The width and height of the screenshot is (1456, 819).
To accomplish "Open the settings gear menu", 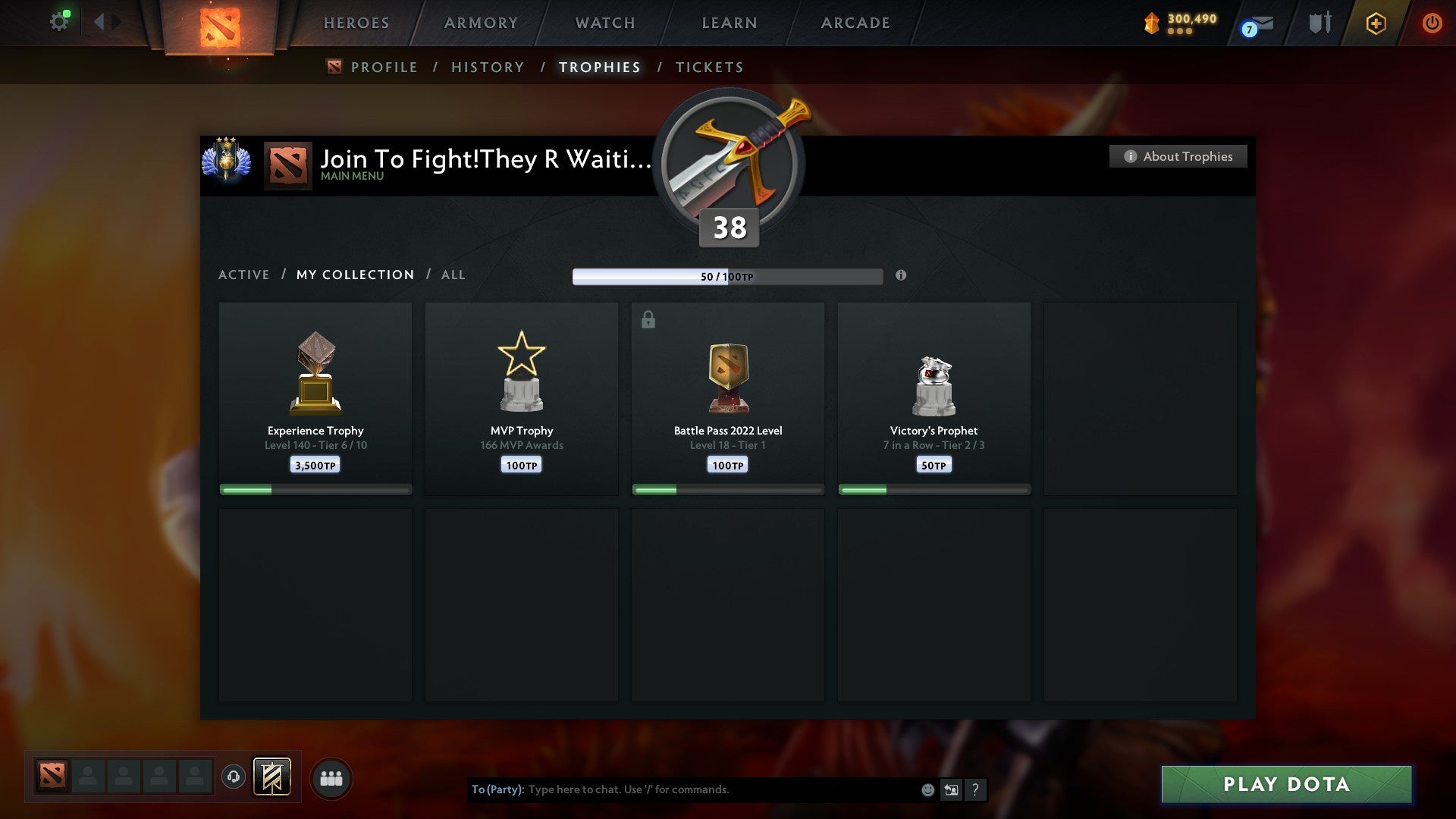I will coord(60,20).
